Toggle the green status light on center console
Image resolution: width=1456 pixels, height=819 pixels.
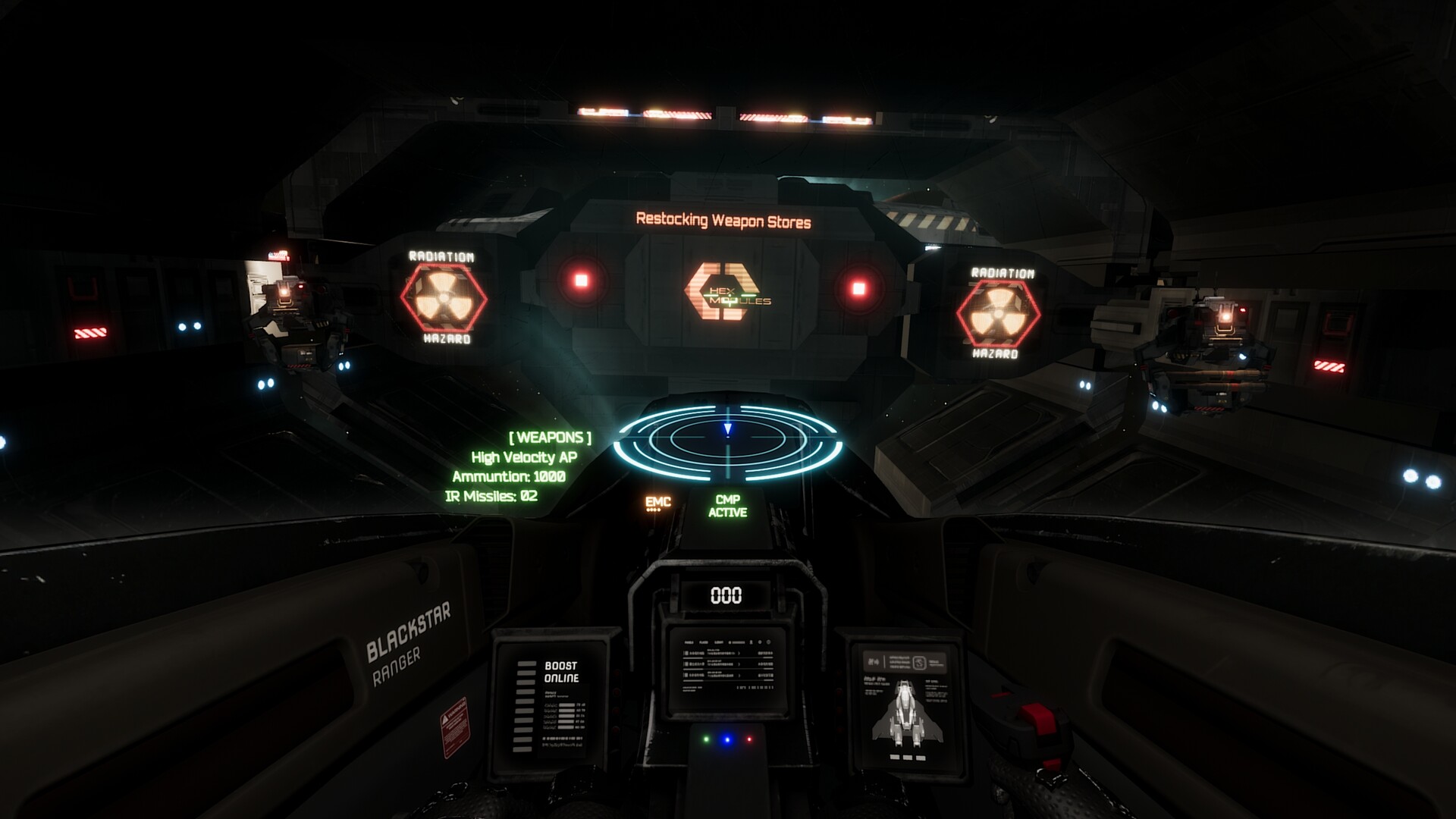pos(707,740)
